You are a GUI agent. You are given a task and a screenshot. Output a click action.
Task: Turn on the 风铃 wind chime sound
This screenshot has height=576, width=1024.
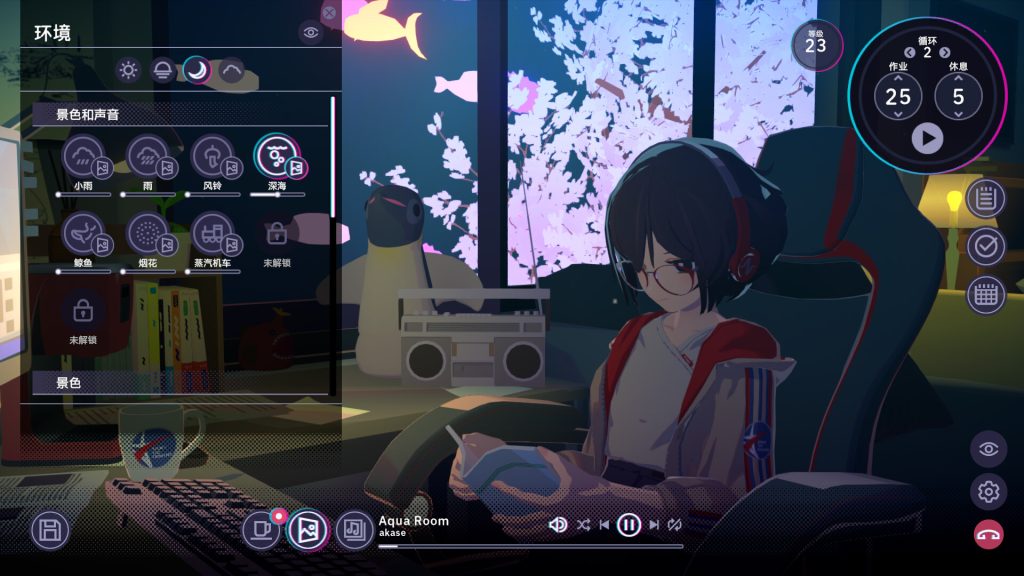[211, 156]
